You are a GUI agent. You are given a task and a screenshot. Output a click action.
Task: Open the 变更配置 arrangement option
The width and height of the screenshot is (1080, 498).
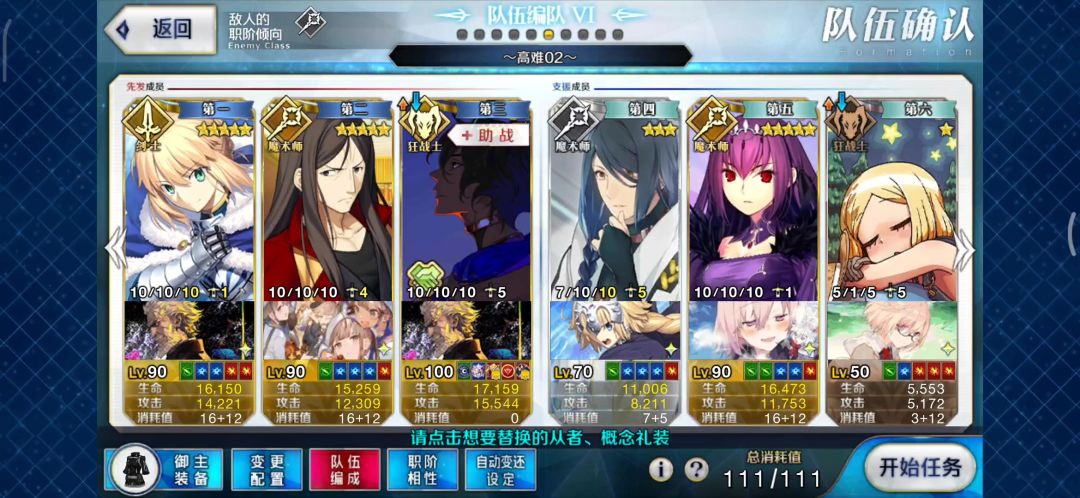(x=267, y=469)
